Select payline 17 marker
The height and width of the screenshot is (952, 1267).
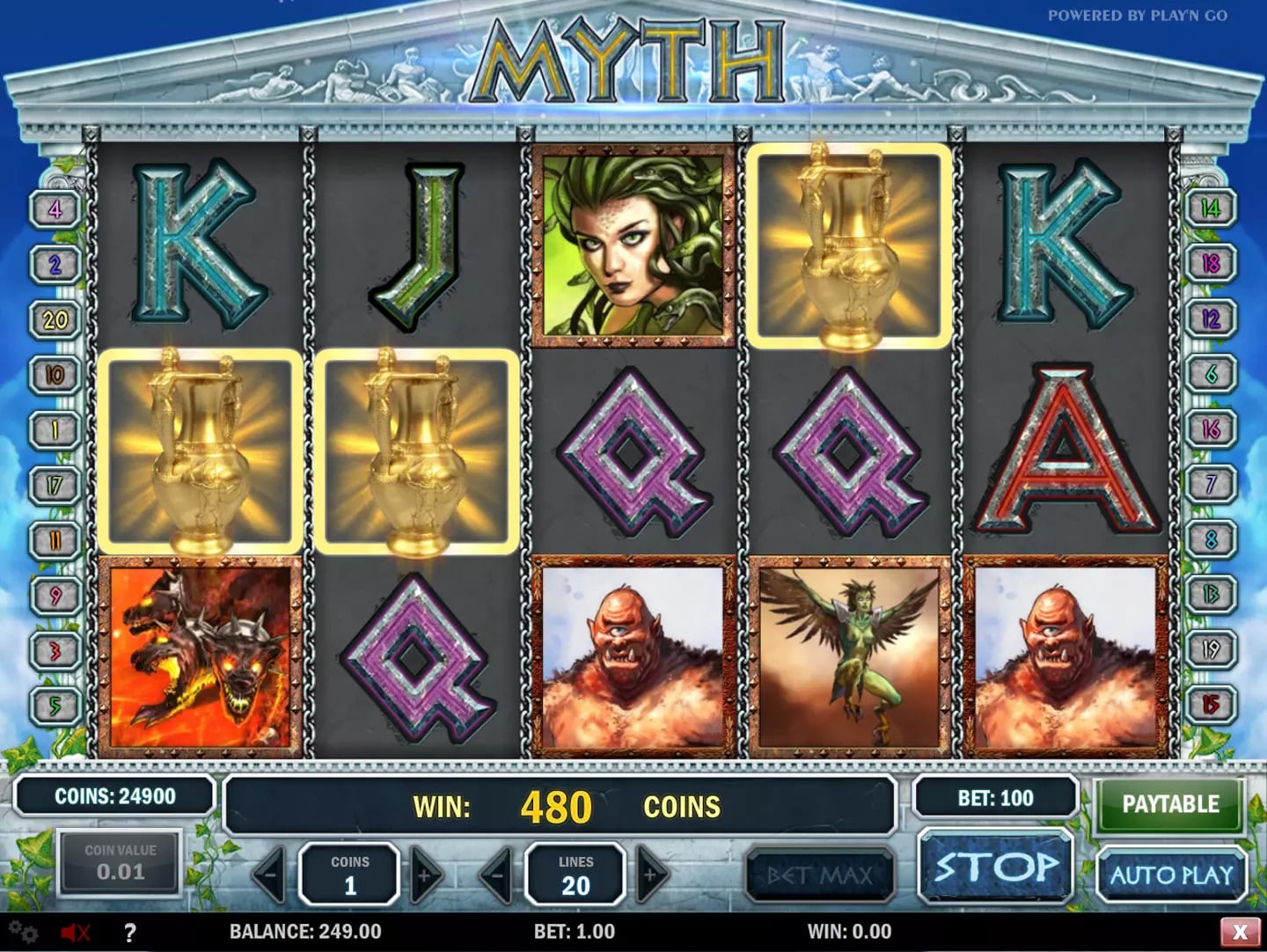(55, 485)
